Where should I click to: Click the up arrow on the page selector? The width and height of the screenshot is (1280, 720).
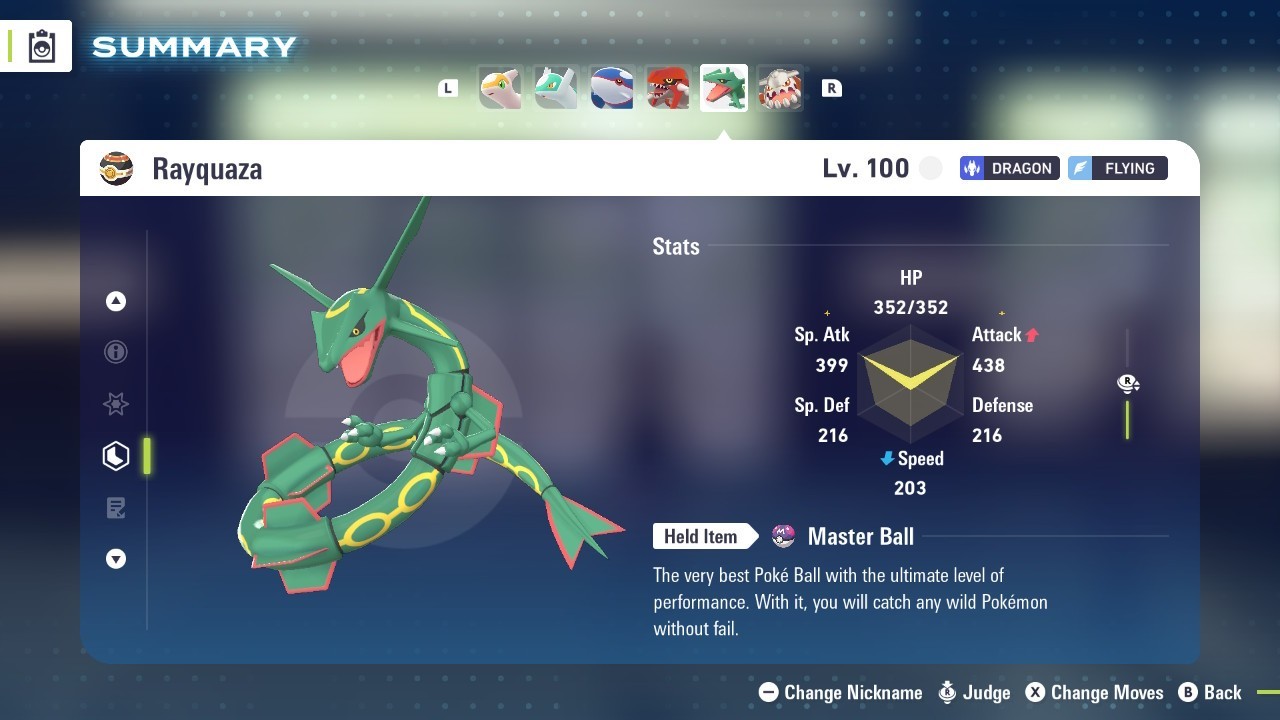(x=116, y=301)
